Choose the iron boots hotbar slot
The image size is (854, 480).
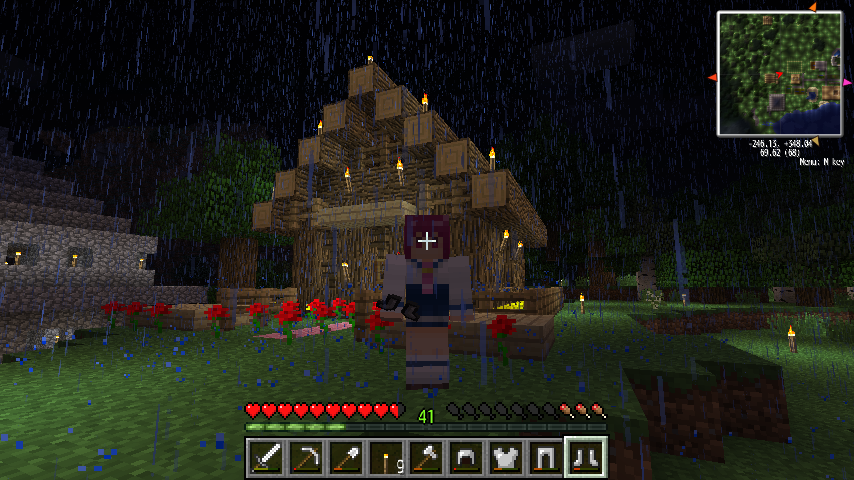(x=585, y=458)
